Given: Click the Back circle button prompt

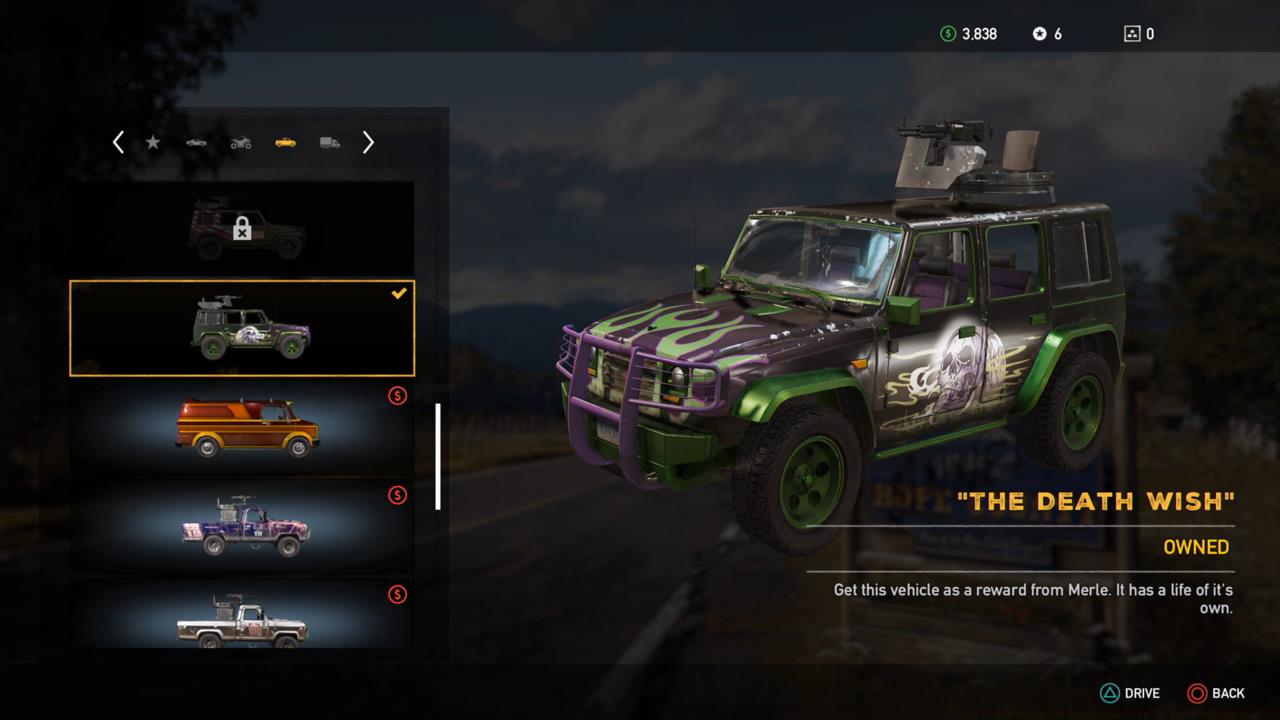Looking at the screenshot, I should (1196, 693).
